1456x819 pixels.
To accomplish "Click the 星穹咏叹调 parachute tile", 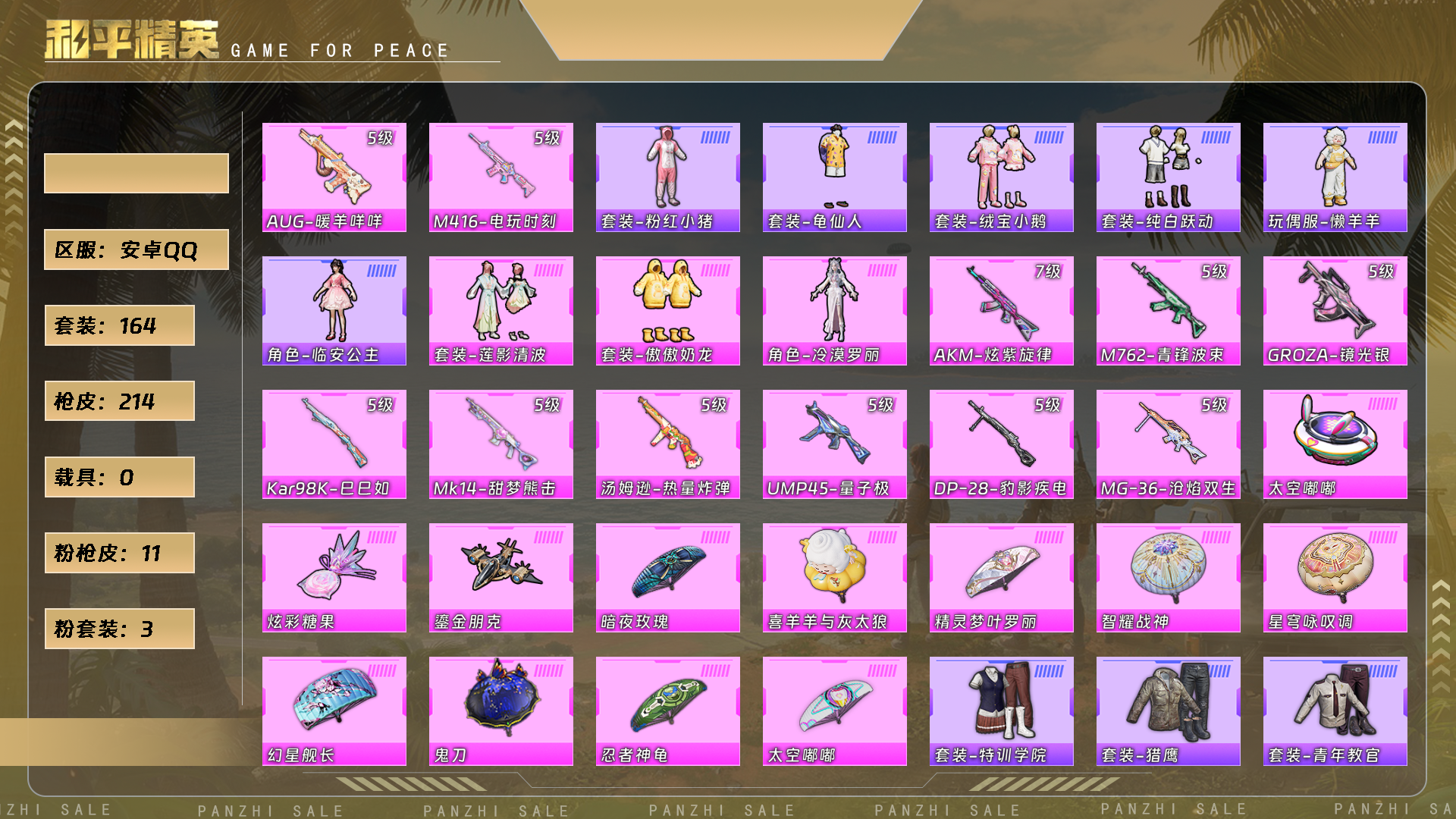I will tap(1335, 578).
